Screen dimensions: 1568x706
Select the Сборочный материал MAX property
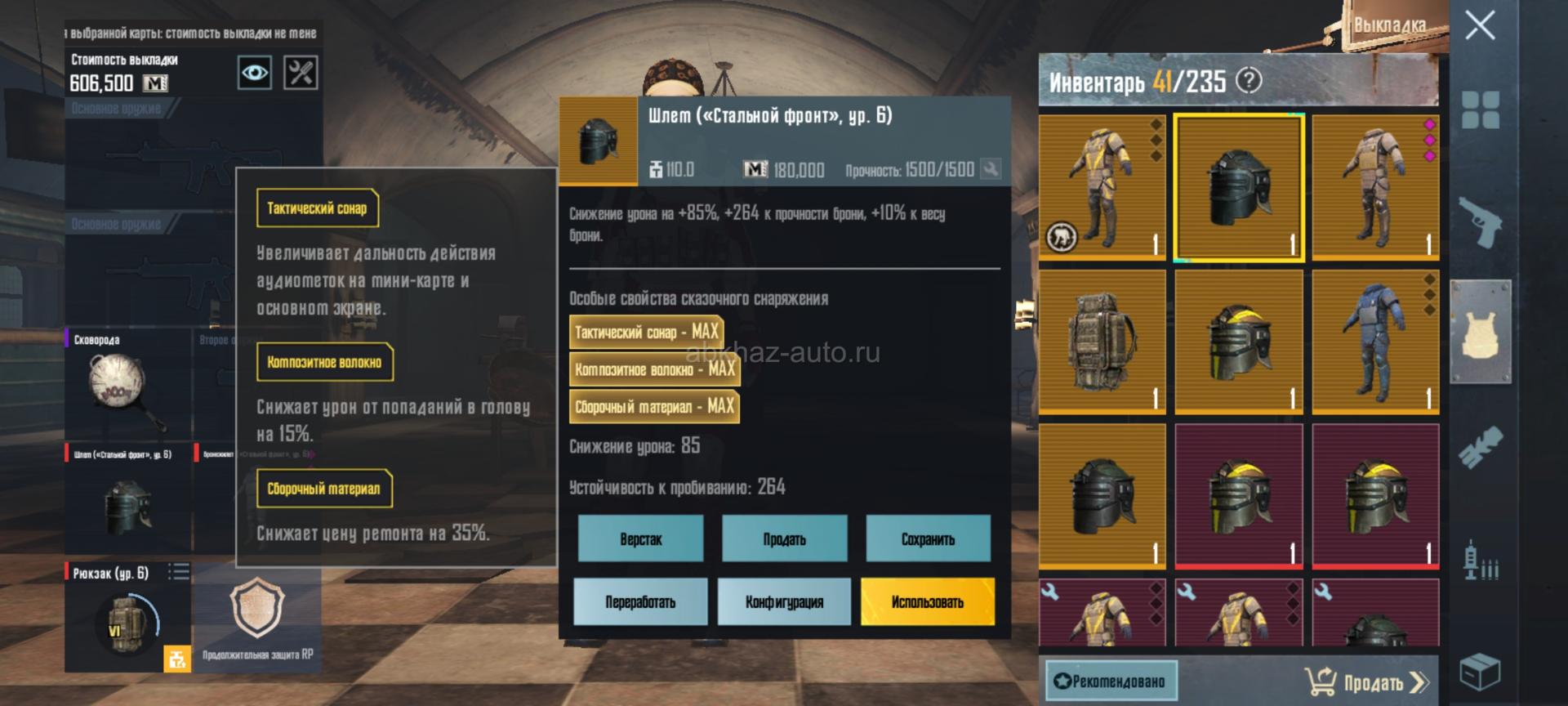653,406
